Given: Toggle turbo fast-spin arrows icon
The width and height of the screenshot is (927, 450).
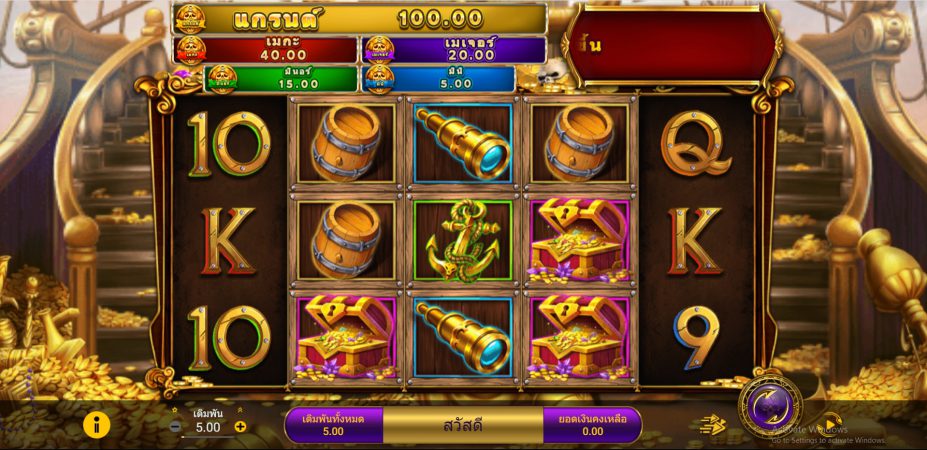Looking at the screenshot, I should (712, 425).
